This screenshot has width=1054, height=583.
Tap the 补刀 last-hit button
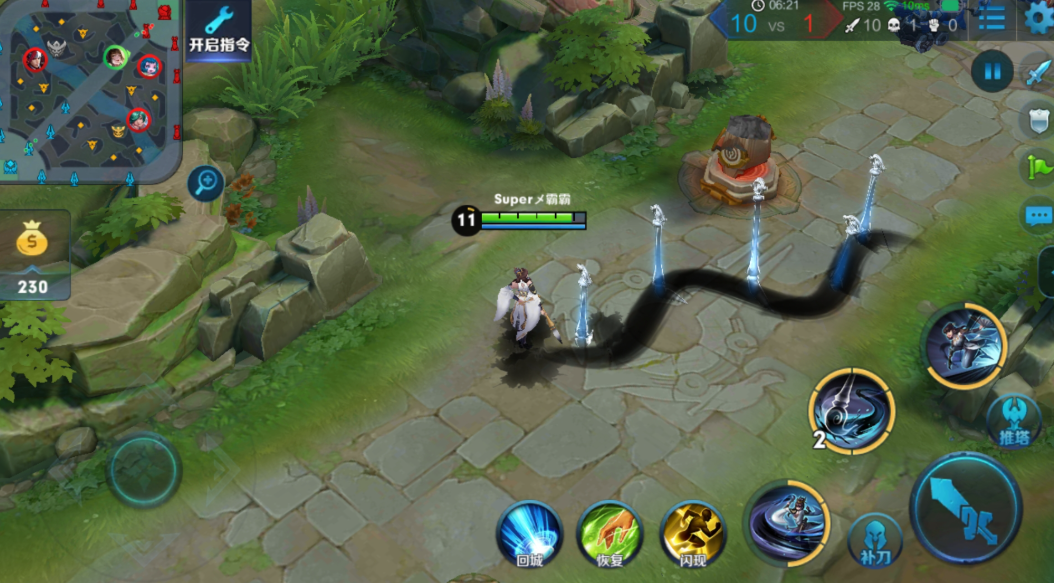click(x=875, y=541)
